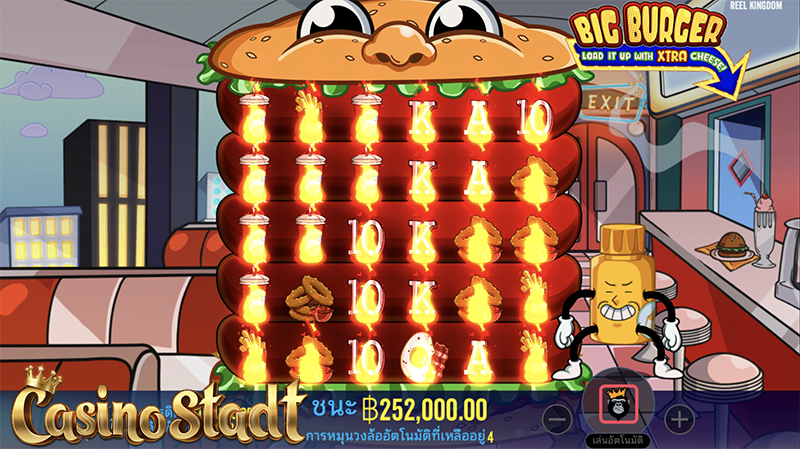The image size is (800, 449).
Task: Increase the bet with the plus button
Action: pyautogui.click(x=679, y=419)
